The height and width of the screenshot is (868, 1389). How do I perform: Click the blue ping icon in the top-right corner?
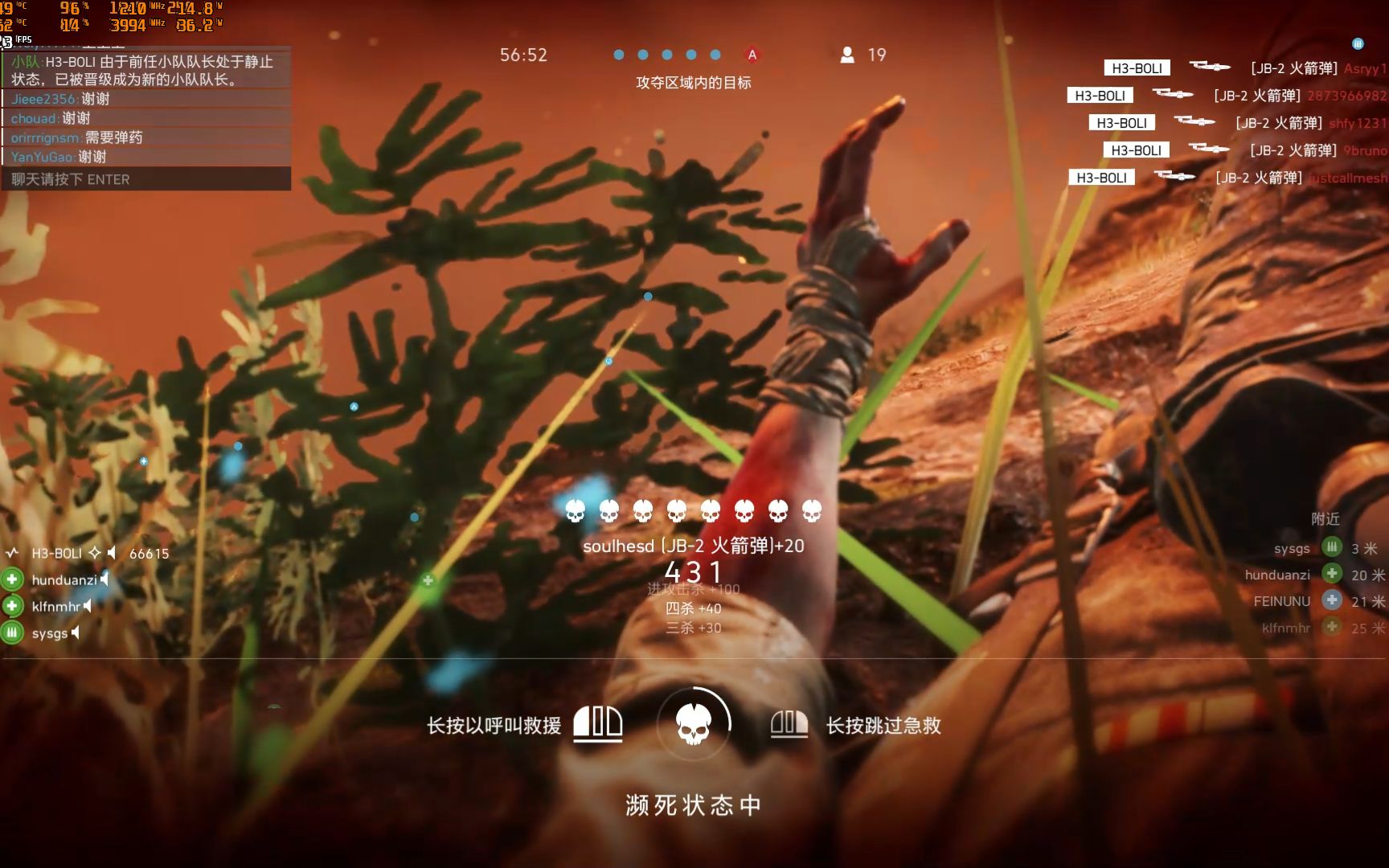click(1358, 43)
